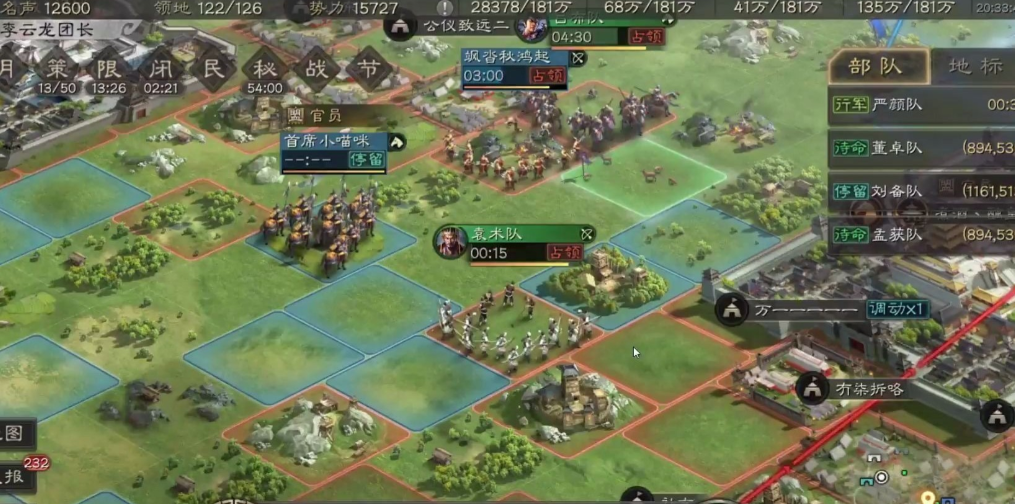Open battle reports with the 232 badge
Image resolution: width=1015 pixels, height=504 pixels.
(17, 477)
